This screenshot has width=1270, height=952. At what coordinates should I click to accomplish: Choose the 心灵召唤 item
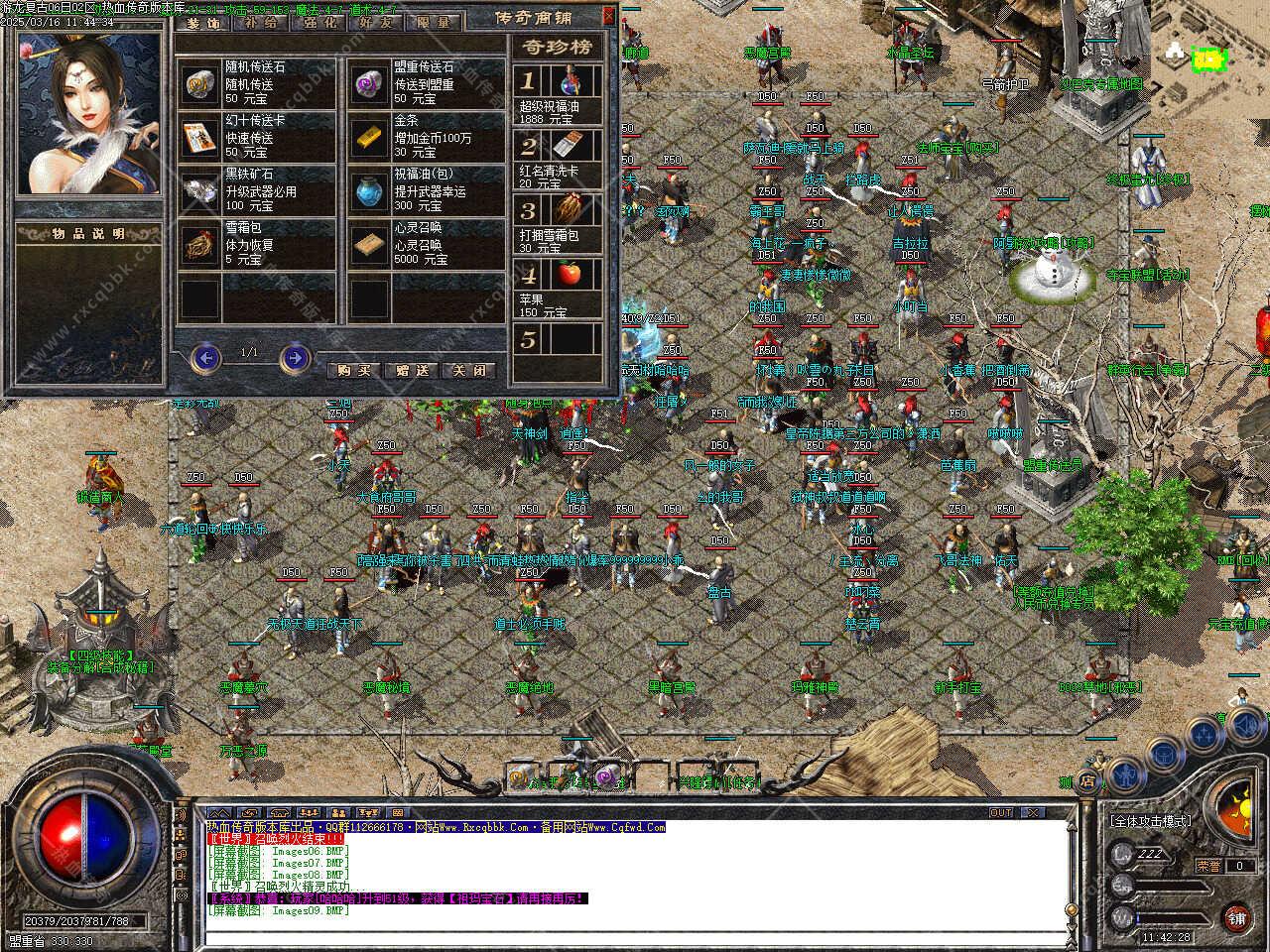tap(370, 244)
